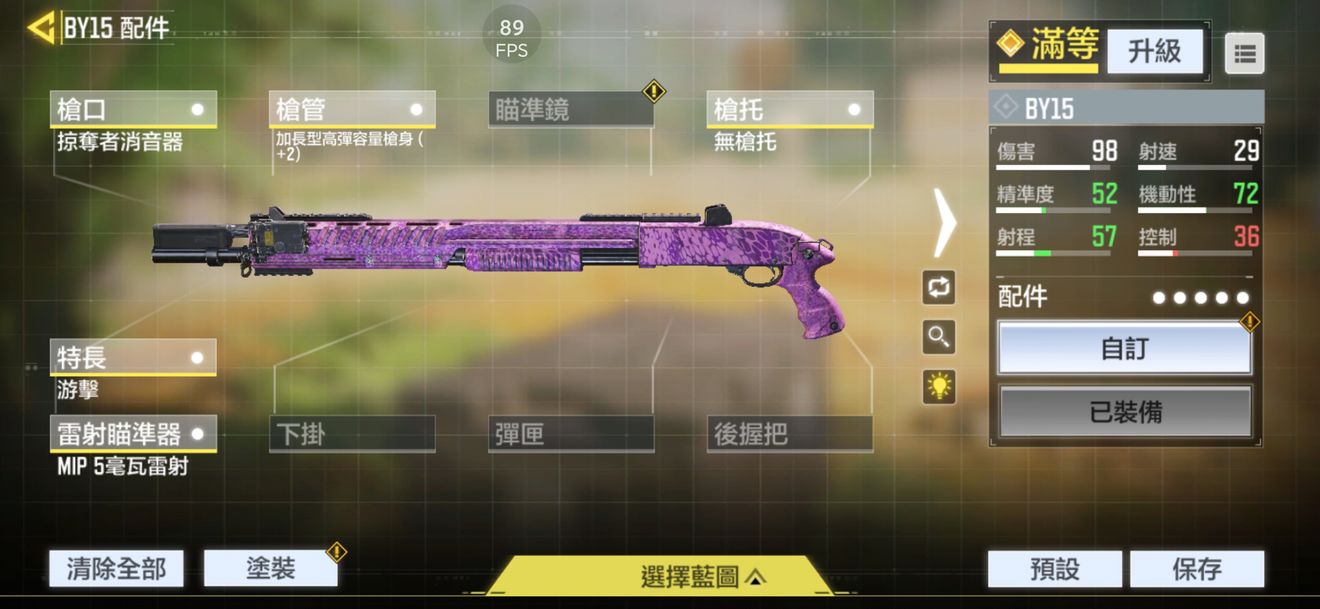
Task: Select the empty 後握把 rear grip slot
Action: coord(789,434)
